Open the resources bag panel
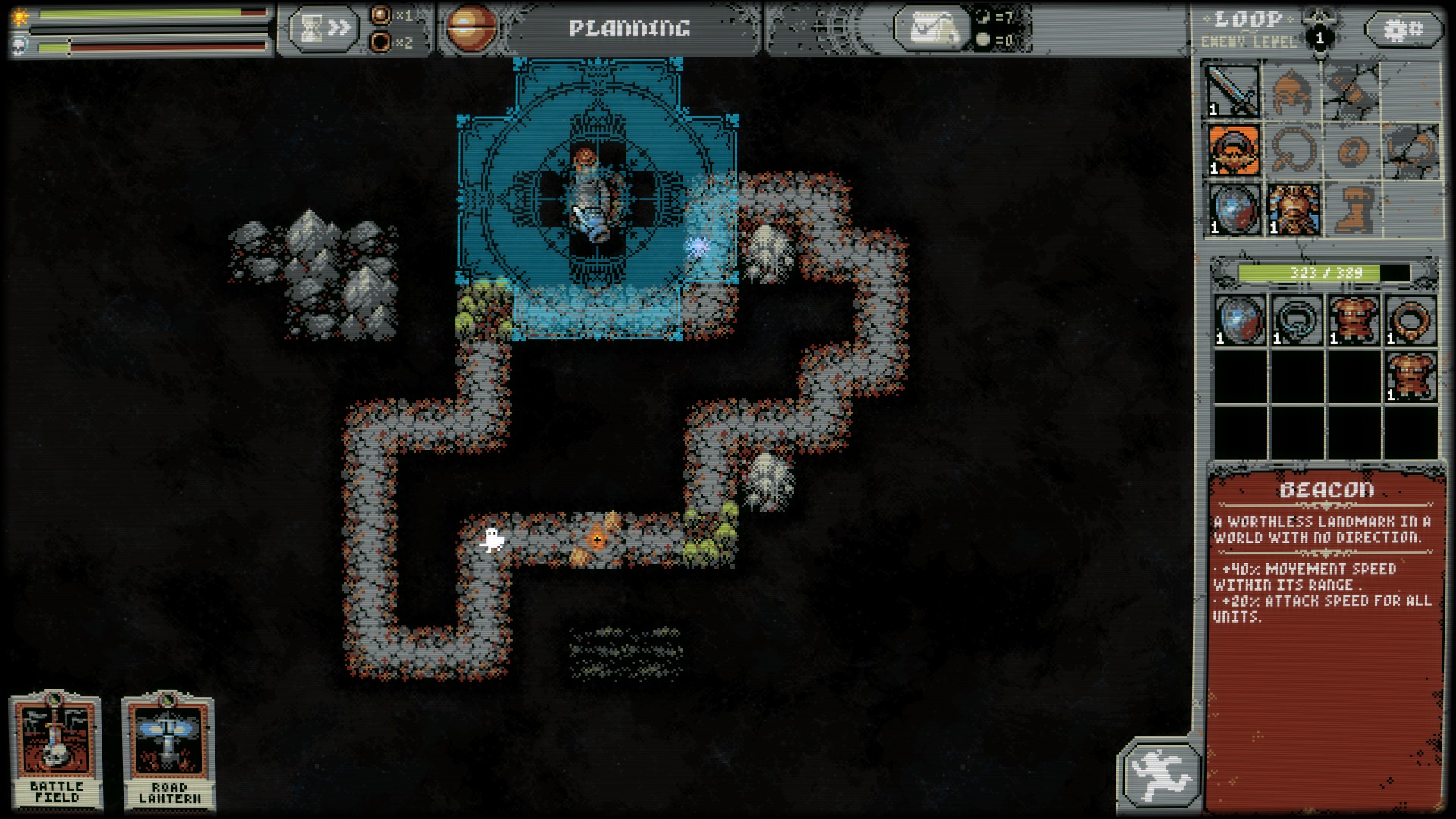Image resolution: width=1456 pixels, height=819 pixels. pyautogui.click(x=931, y=29)
